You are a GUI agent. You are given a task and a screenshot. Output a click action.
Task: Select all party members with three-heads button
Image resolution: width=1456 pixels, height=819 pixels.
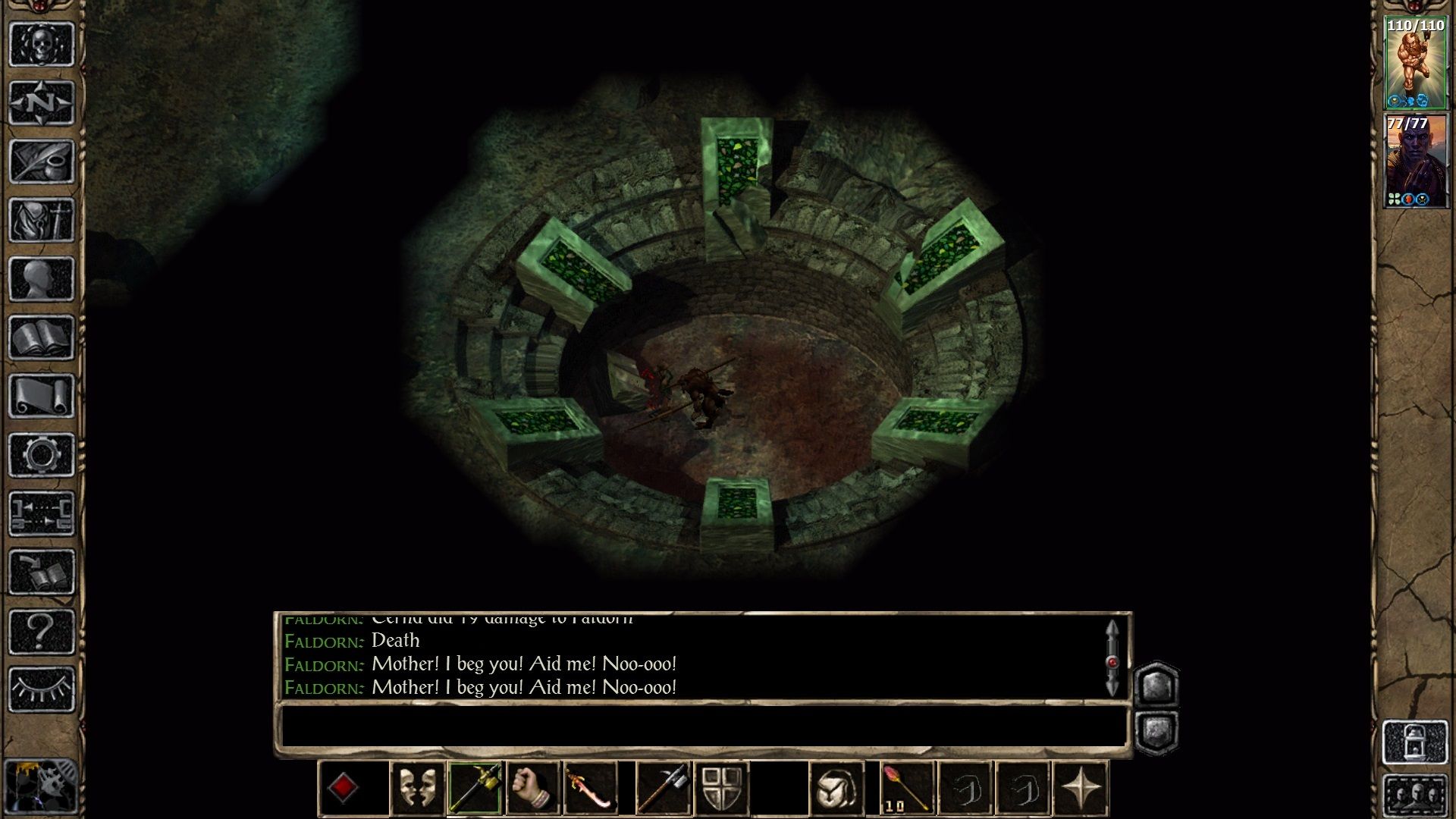pos(1415,795)
